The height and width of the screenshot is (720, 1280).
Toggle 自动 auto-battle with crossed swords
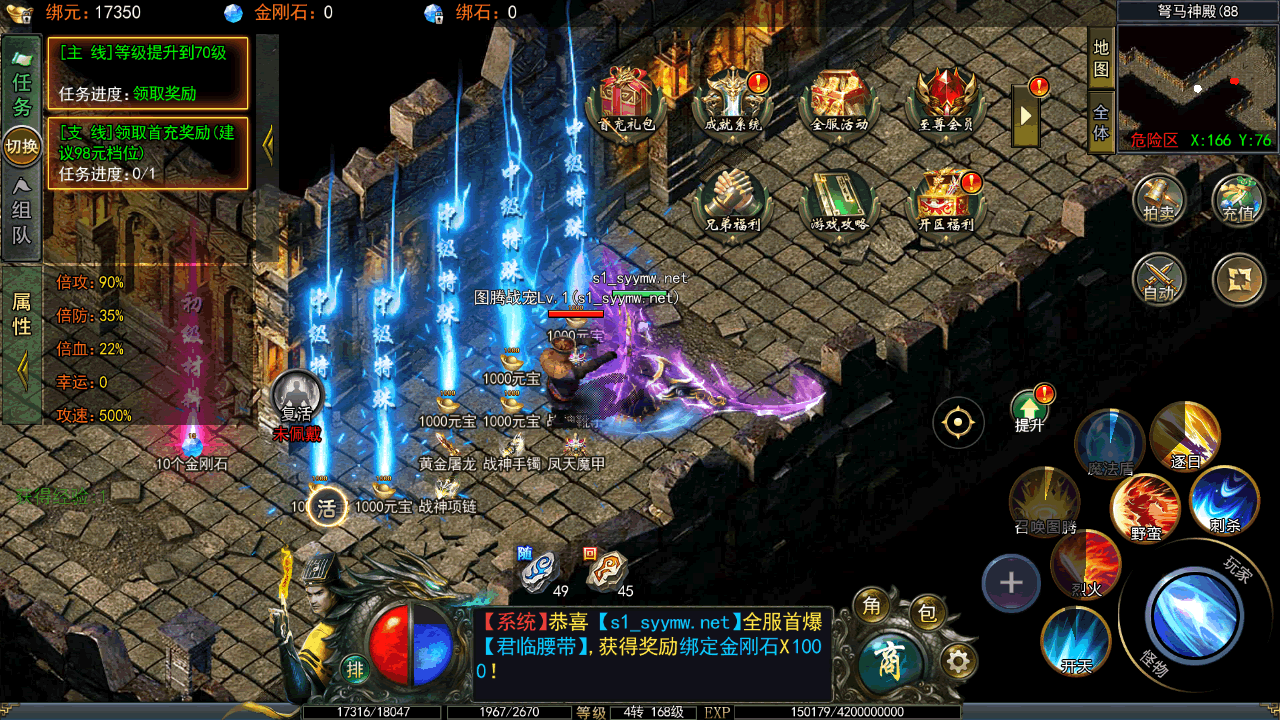(x=1159, y=280)
